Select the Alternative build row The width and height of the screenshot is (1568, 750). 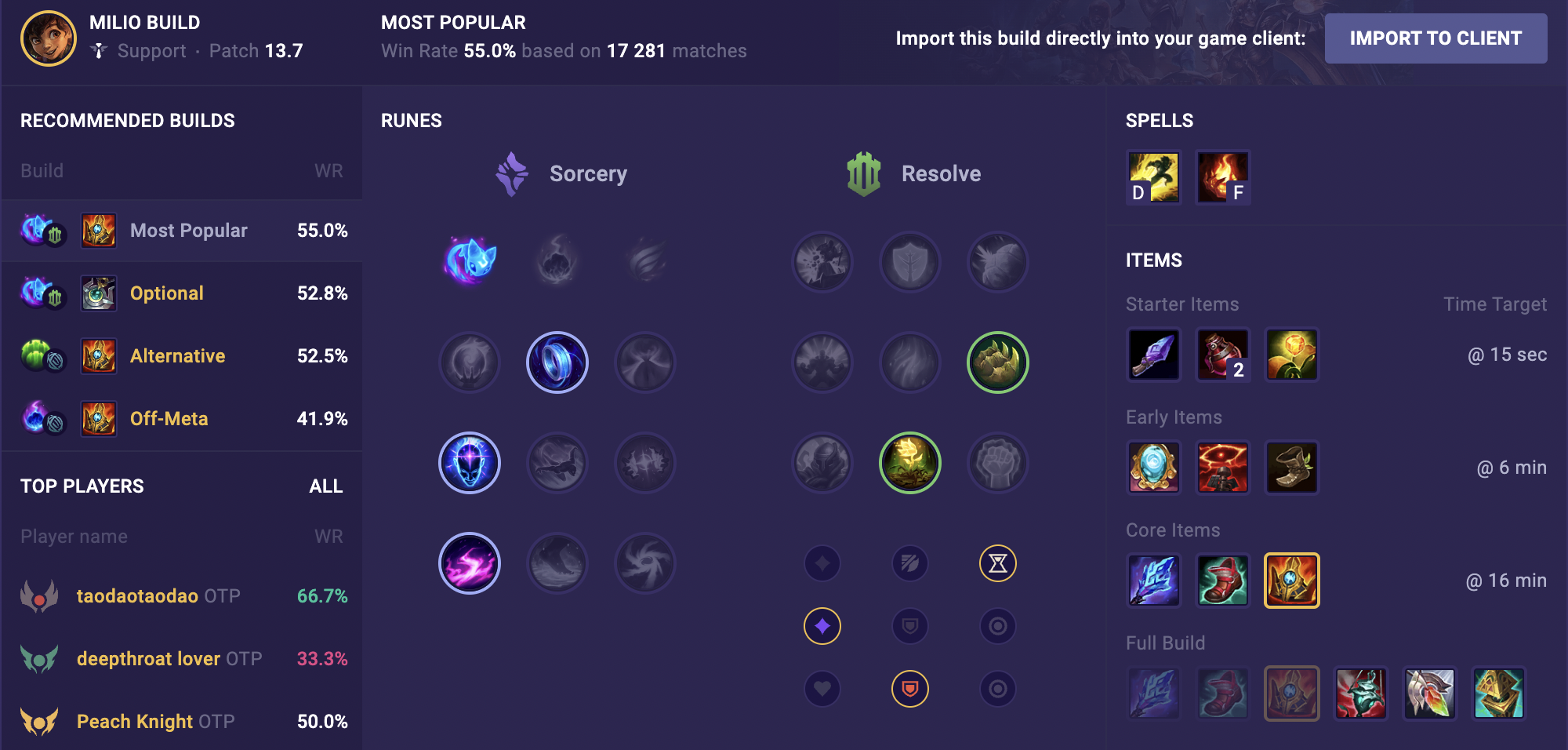[177, 355]
